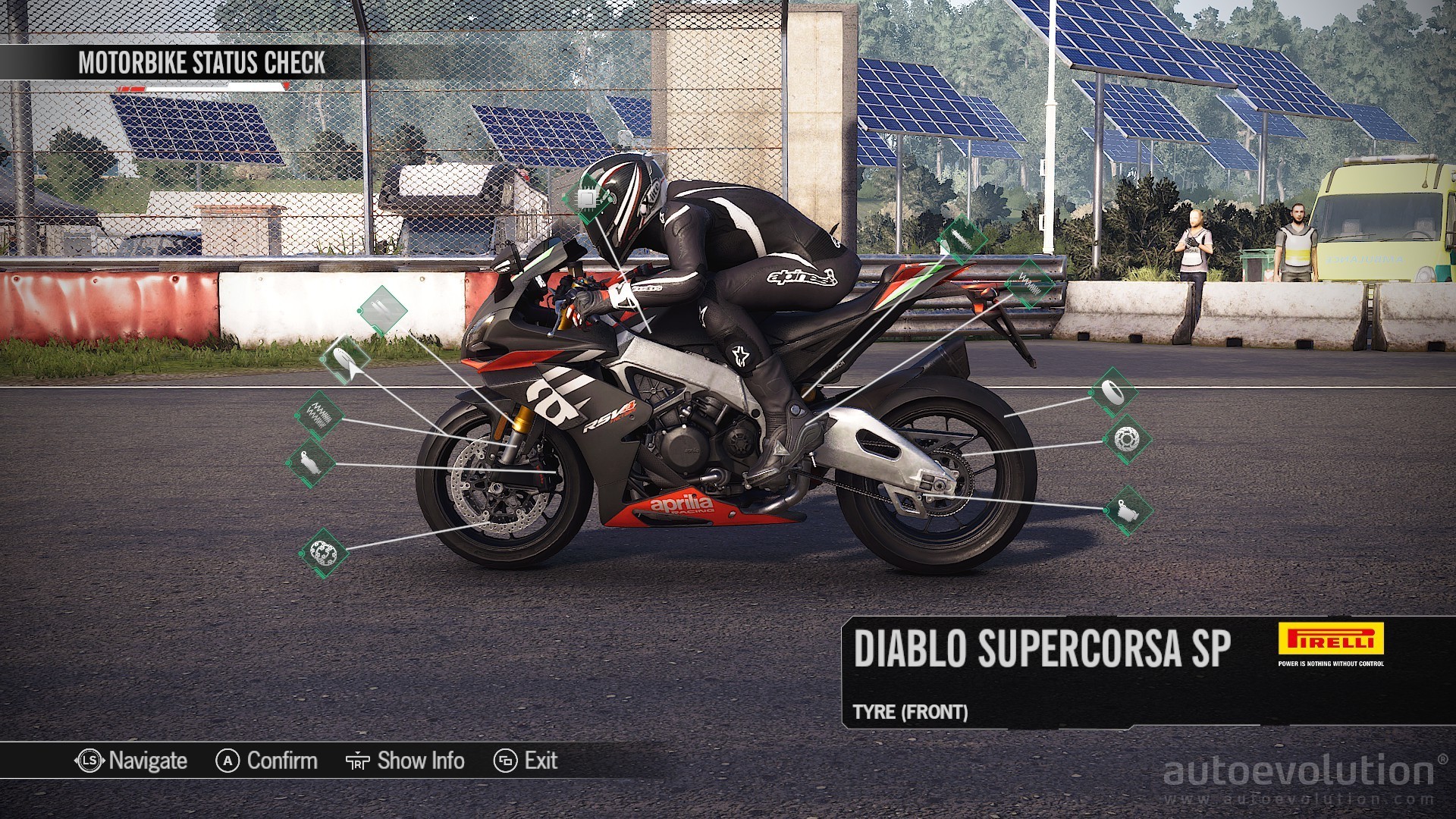This screenshot has width=1456, height=819.
Task: Select the rear tyre icon
Action: pos(1113,392)
